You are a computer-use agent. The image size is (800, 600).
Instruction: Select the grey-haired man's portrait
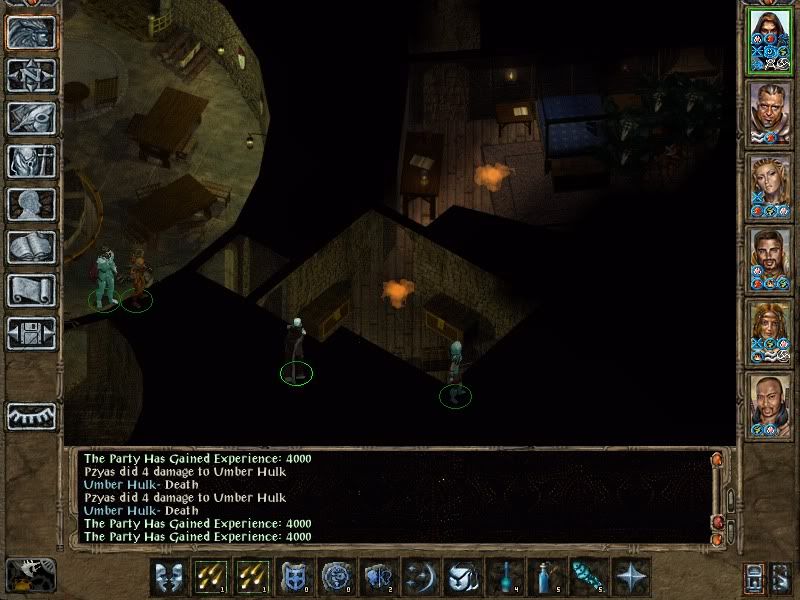click(768, 115)
